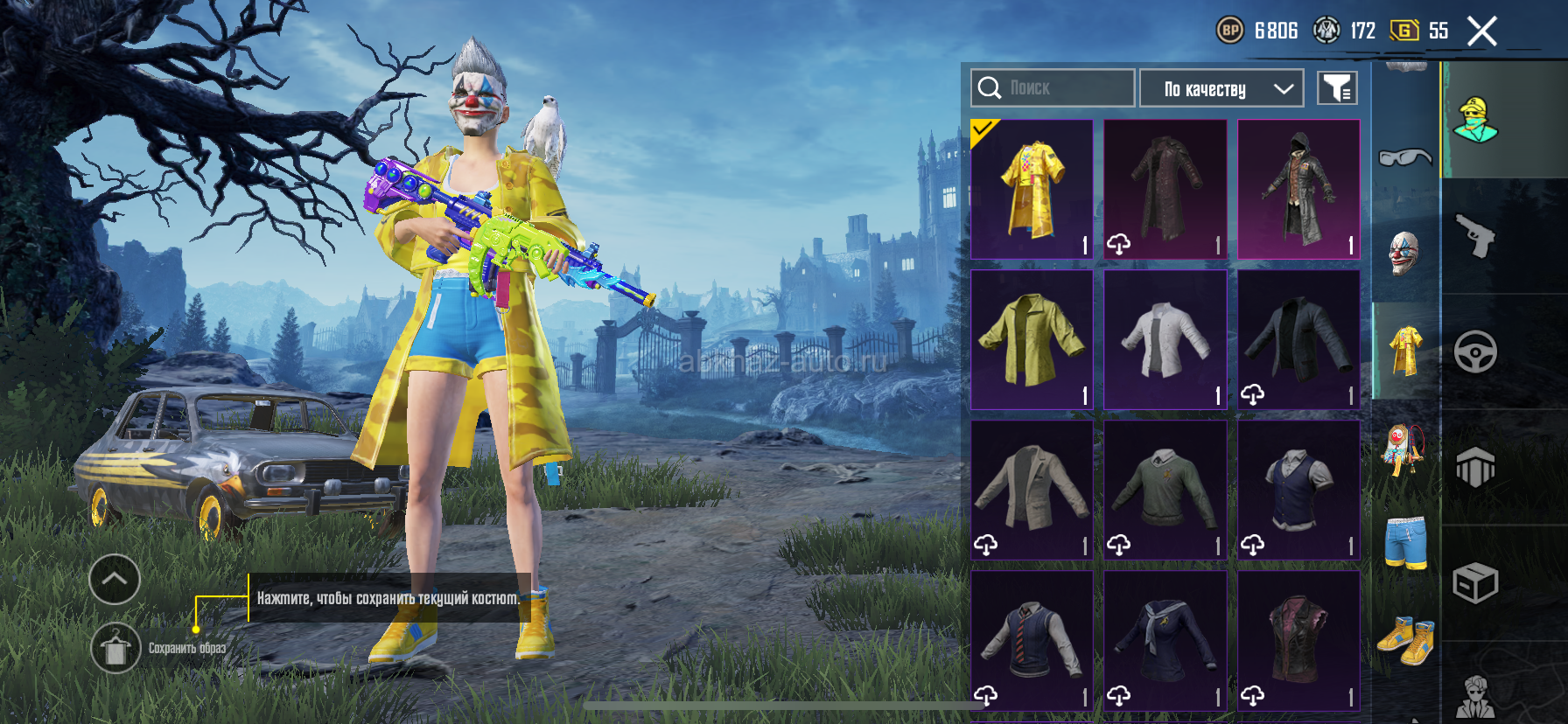This screenshot has height=724, width=1568.
Task: Select the blue shorts equipment slot
Action: pyautogui.click(x=1406, y=542)
